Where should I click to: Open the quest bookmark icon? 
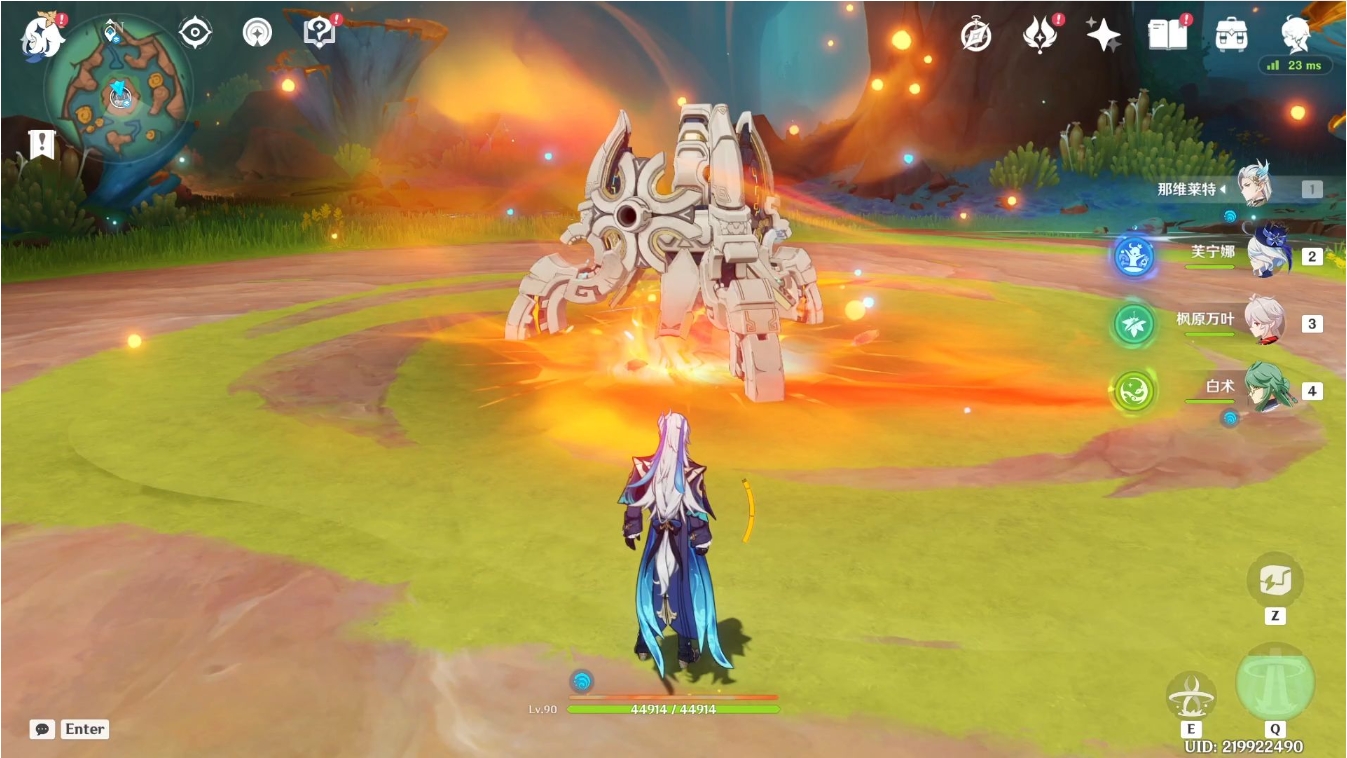(x=41, y=144)
